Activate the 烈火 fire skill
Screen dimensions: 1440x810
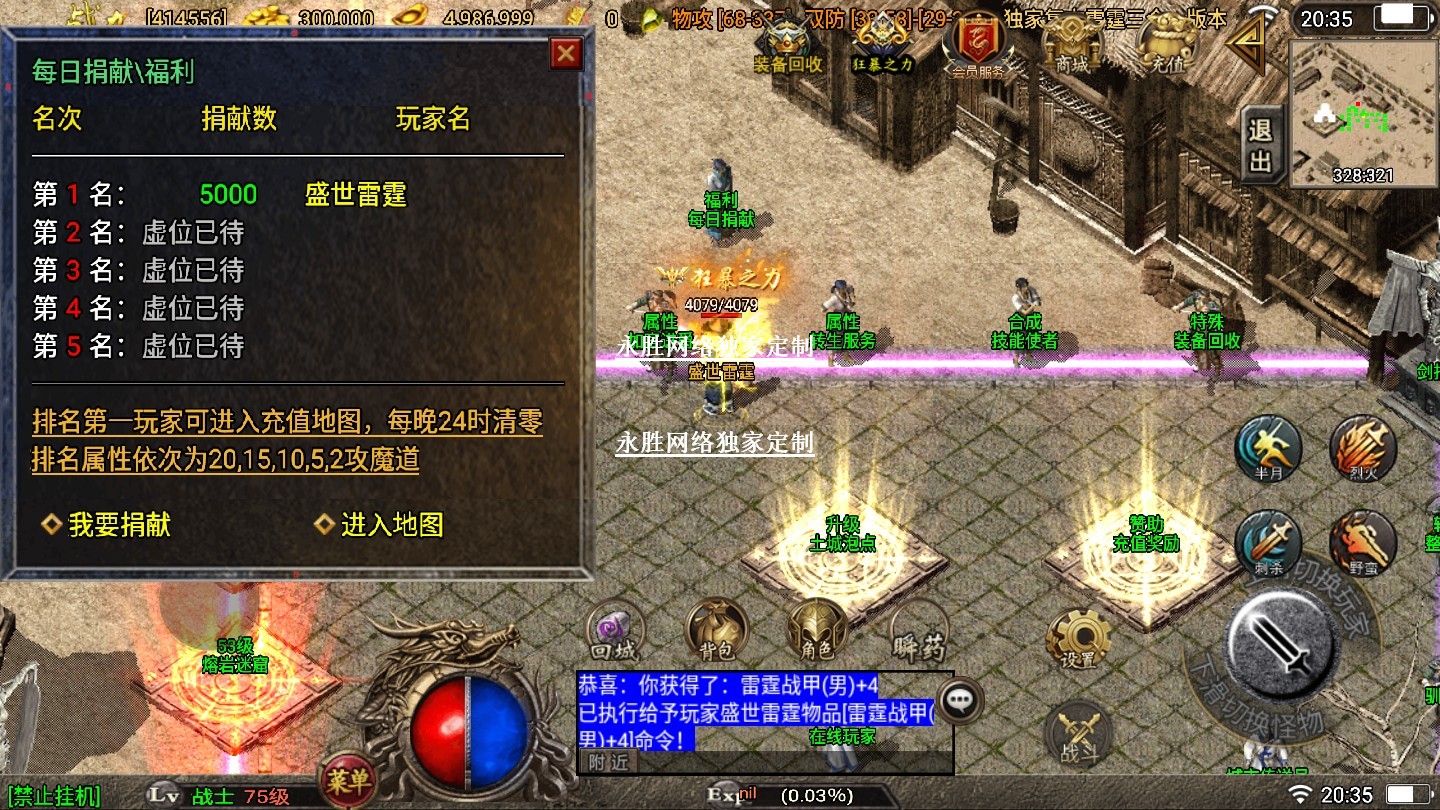pos(1362,448)
